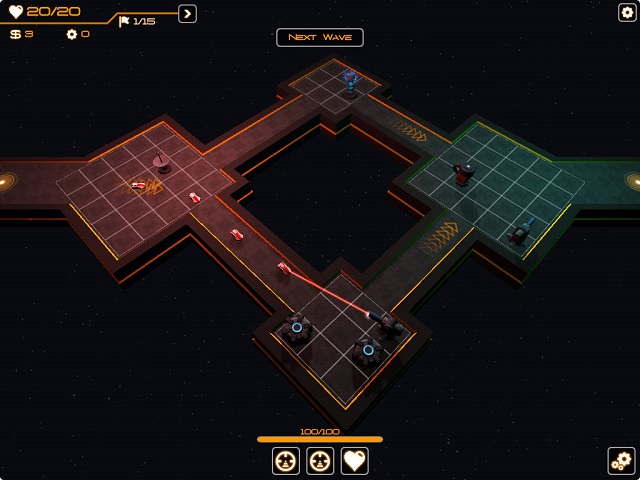Start the Next Wave
This screenshot has height=480, width=640.
319,37
